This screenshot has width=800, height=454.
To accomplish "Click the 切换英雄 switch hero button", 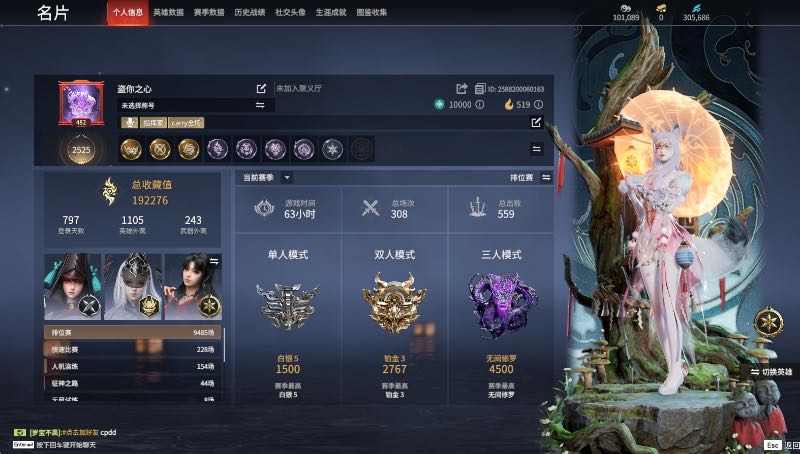I will pyautogui.click(x=771, y=371).
